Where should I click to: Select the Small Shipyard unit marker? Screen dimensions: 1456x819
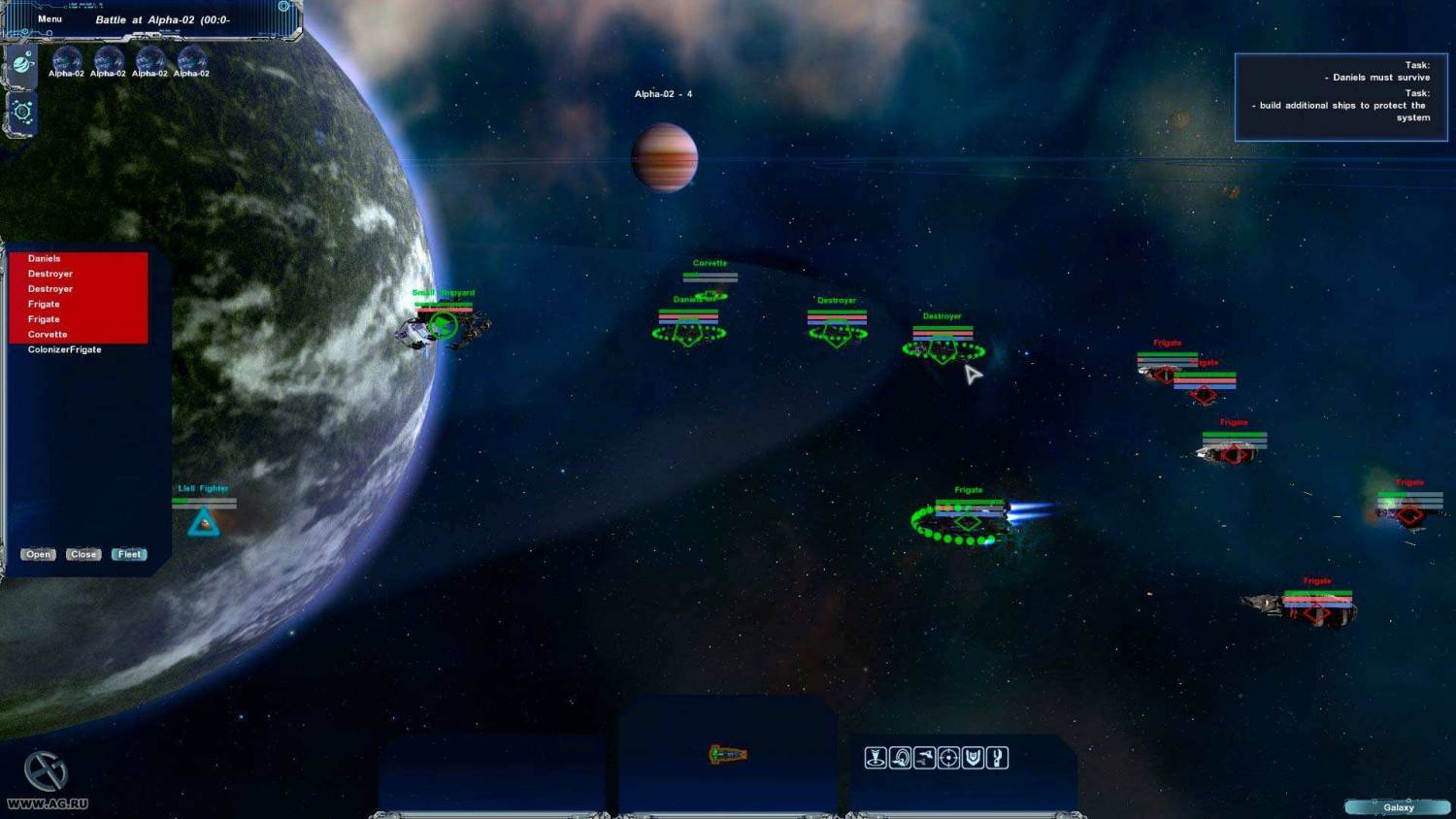(x=444, y=325)
